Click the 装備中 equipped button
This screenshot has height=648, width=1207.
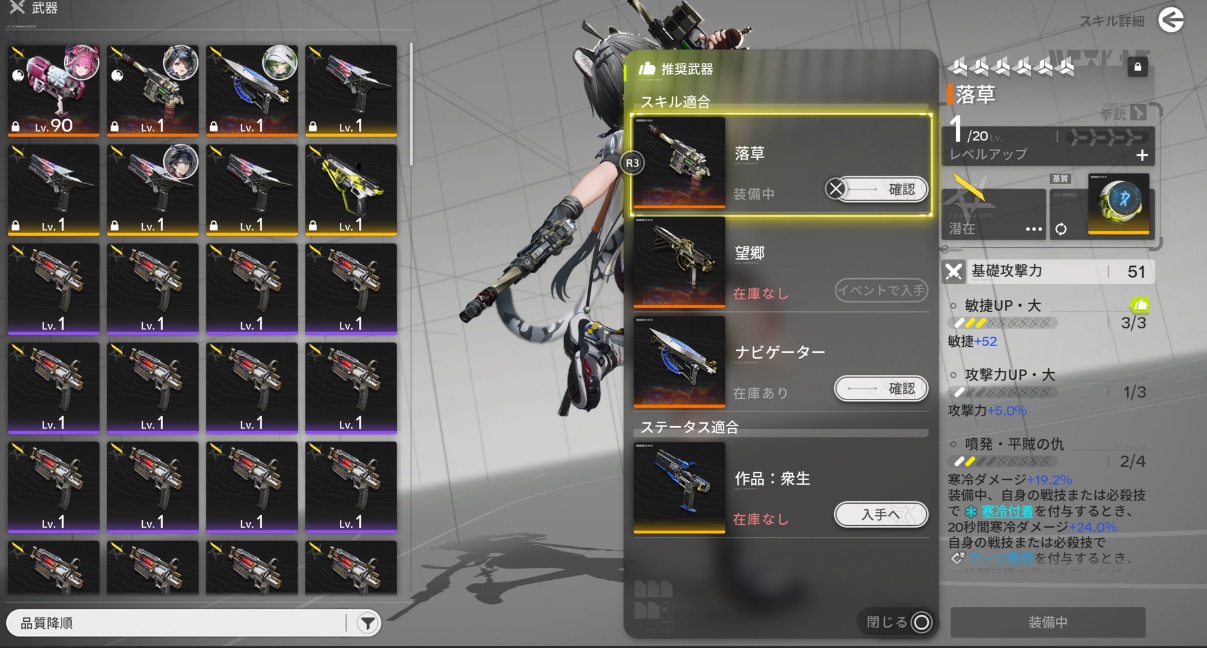pyautogui.click(x=1048, y=622)
